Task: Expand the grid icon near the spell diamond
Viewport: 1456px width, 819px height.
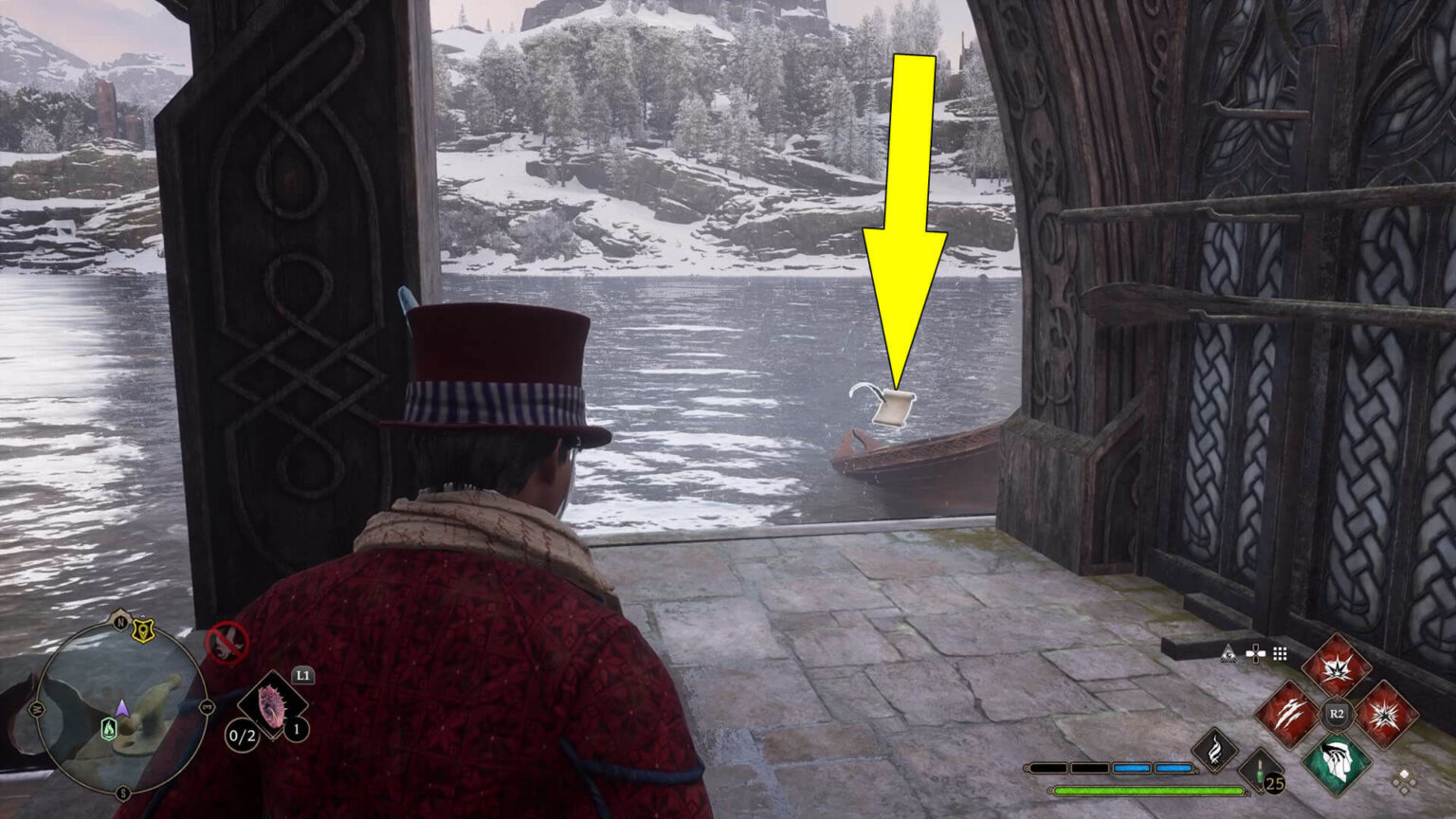Action: point(1281,652)
